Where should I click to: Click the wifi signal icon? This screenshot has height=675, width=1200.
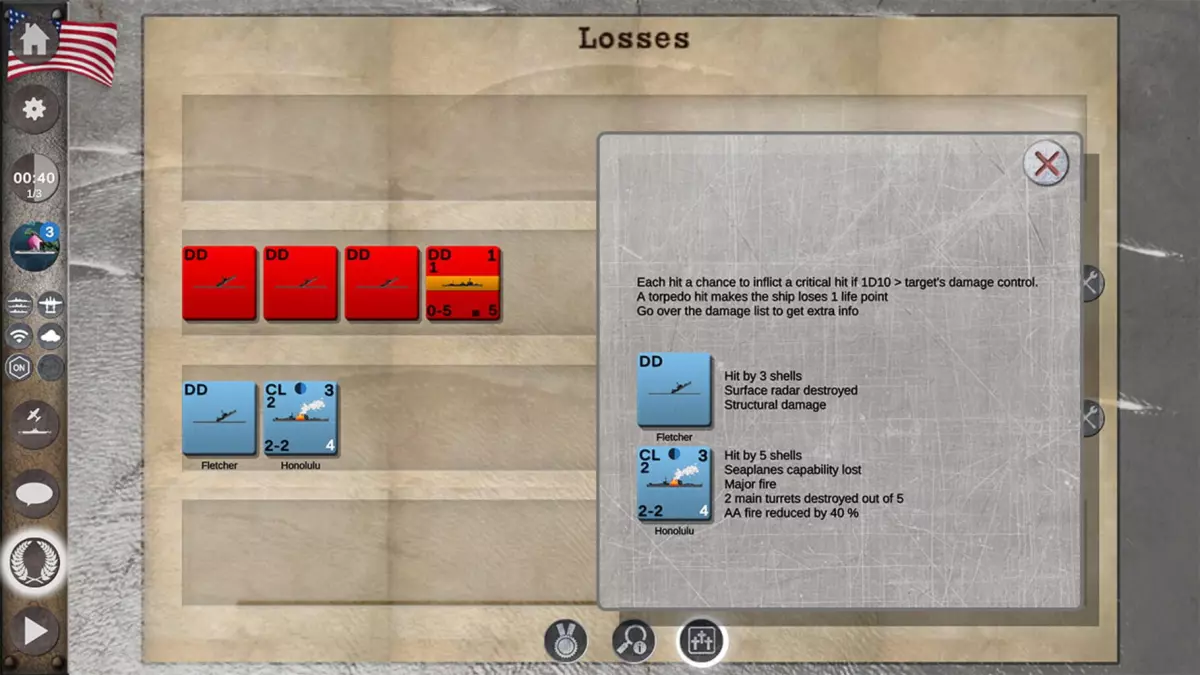(19, 335)
